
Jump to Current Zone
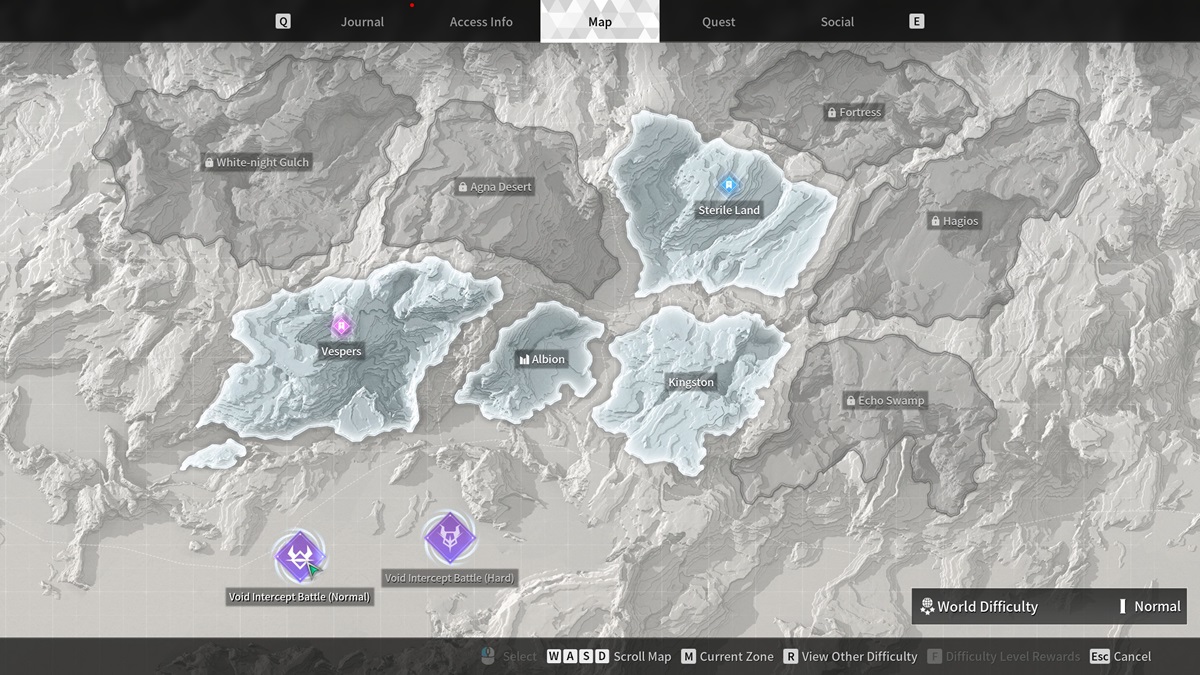pyautogui.click(x=727, y=657)
